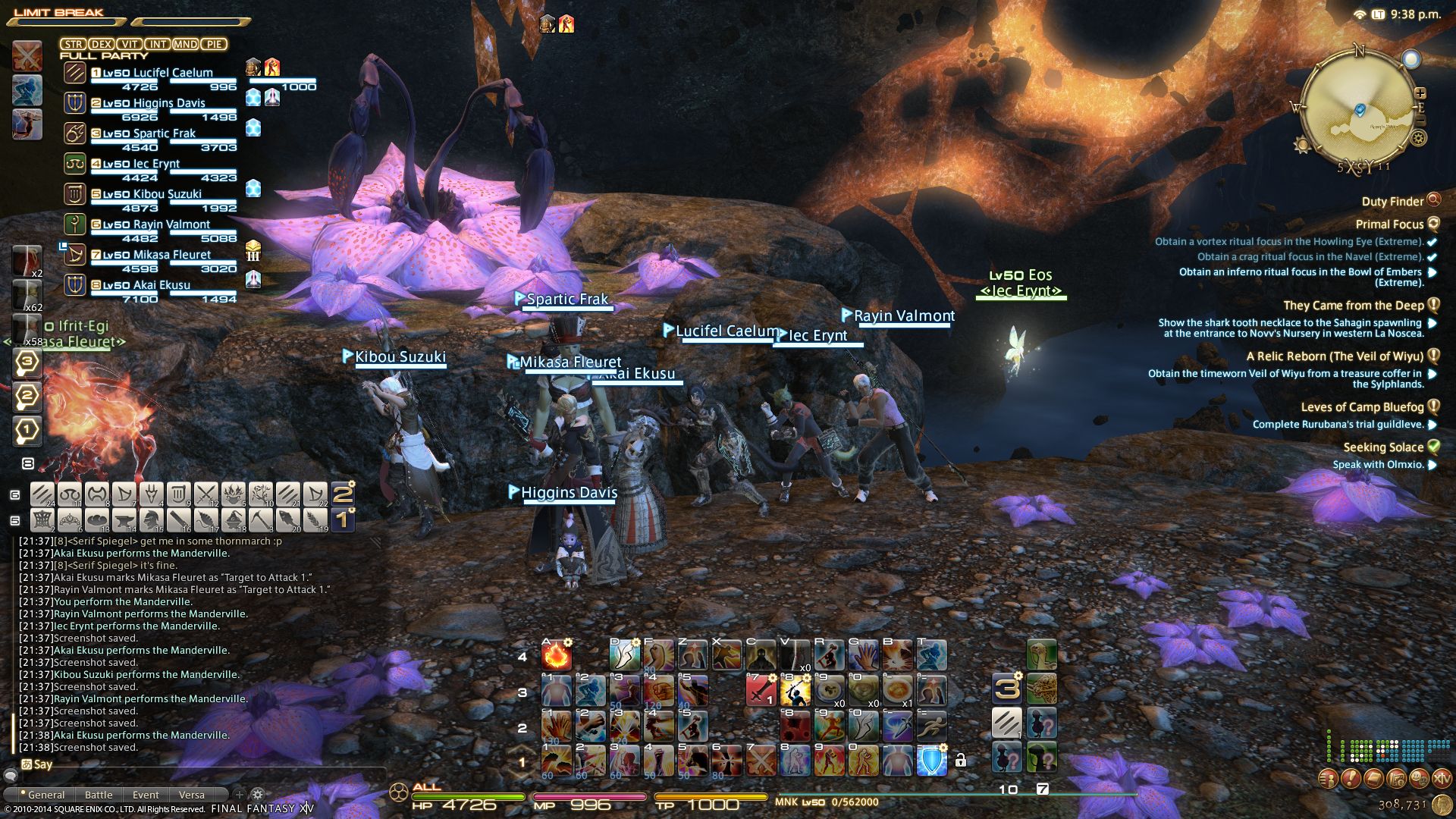
Task: Show They Came from the Deep quest
Action: click(1353, 306)
